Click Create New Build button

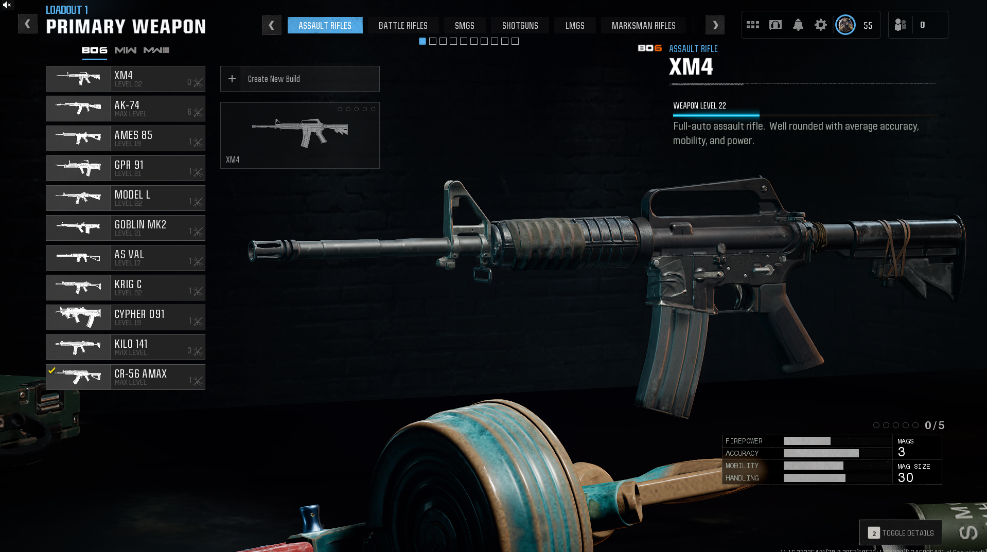click(299, 79)
